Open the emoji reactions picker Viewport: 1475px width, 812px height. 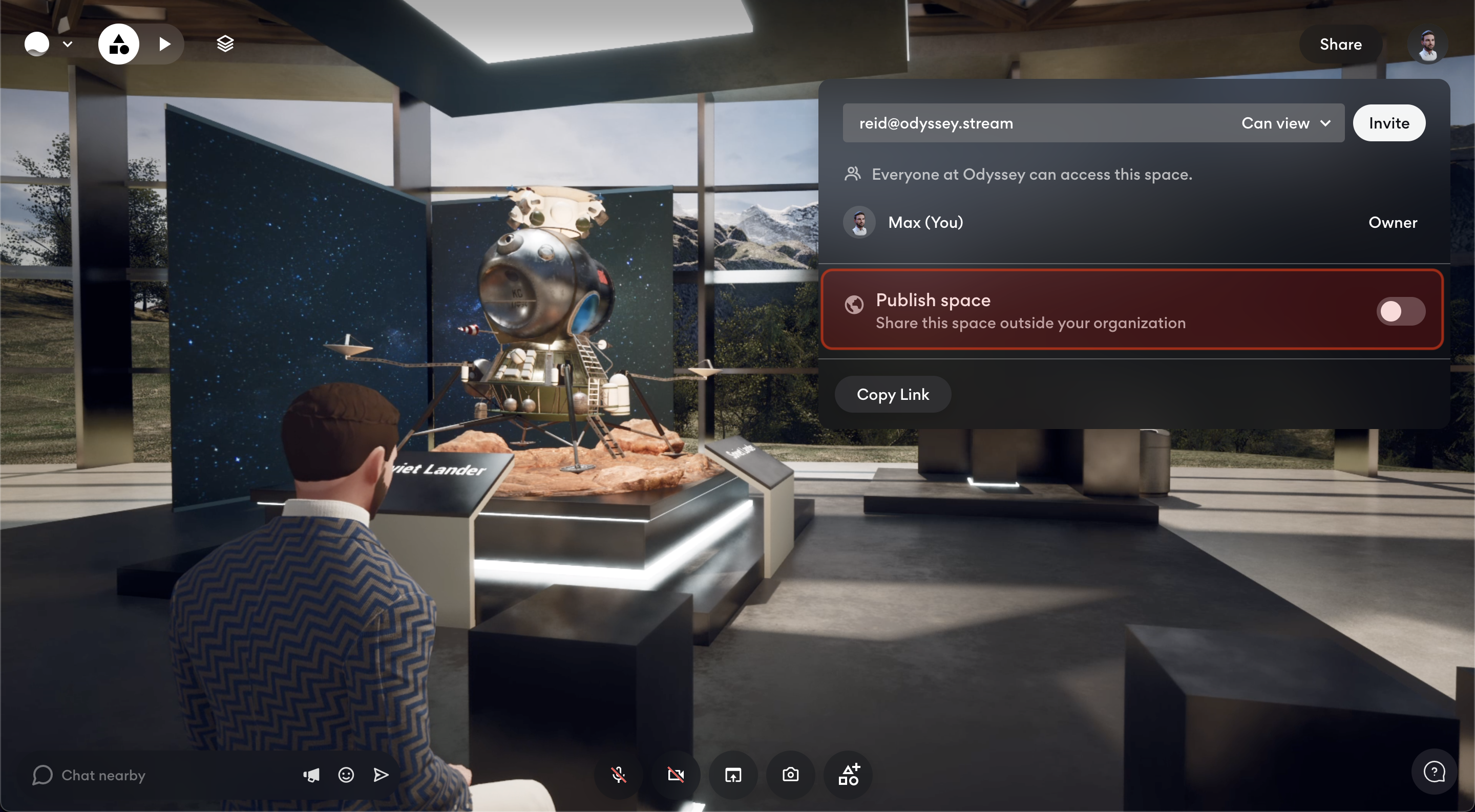(346, 775)
